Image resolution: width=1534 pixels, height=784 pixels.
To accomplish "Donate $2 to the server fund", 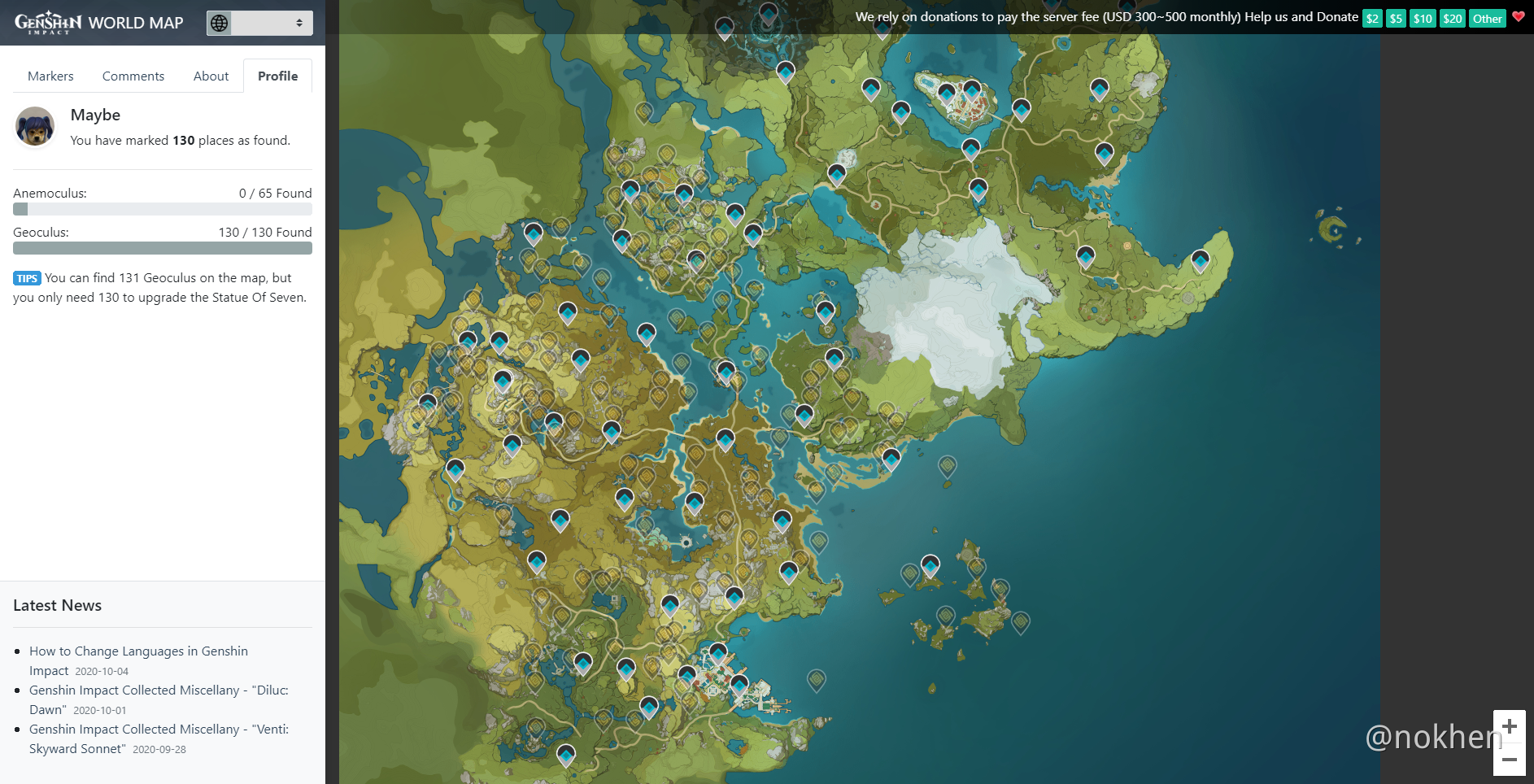I will click(1372, 18).
